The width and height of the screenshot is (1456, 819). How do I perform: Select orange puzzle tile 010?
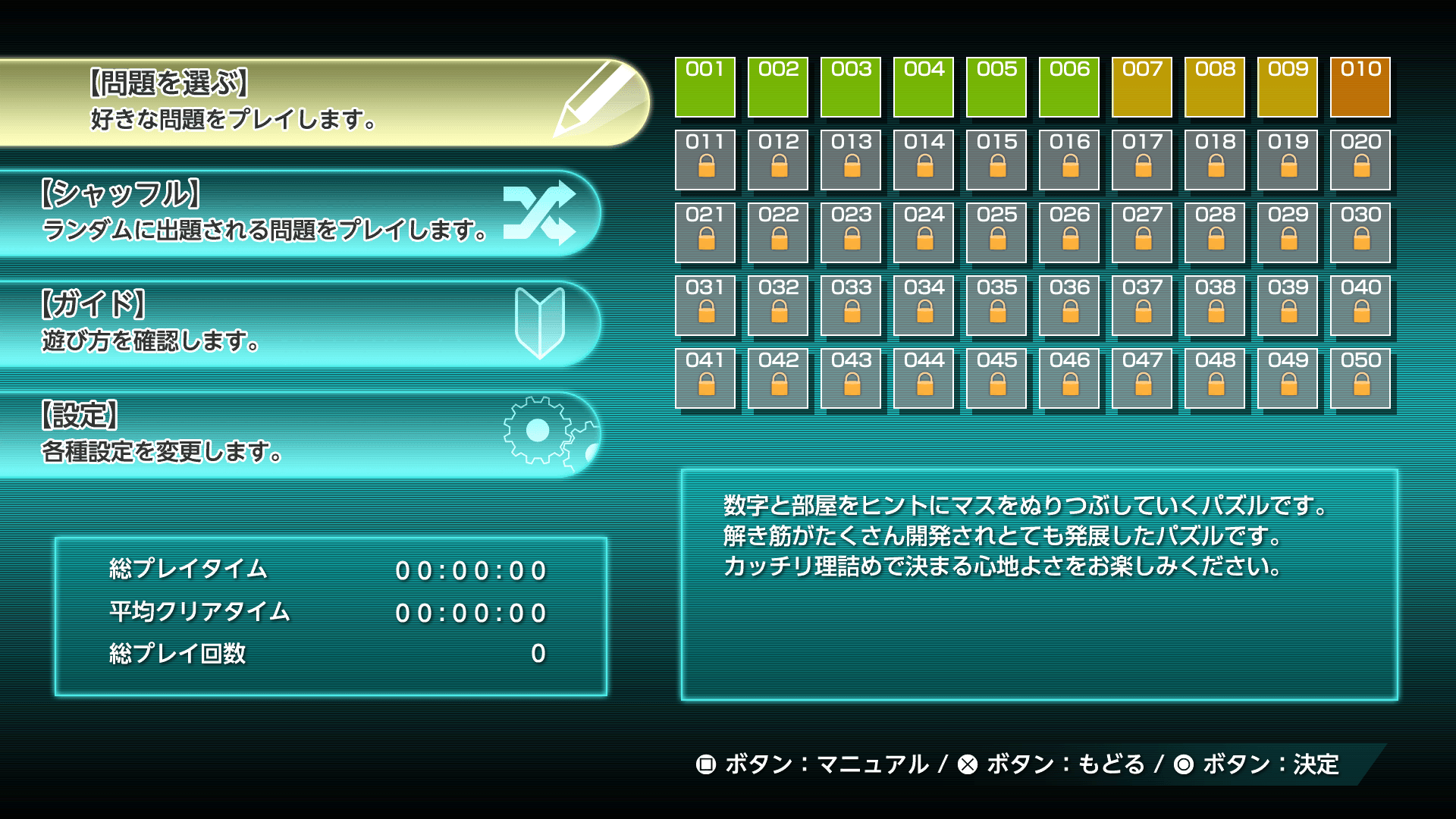pyautogui.click(x=1360, y=87)
